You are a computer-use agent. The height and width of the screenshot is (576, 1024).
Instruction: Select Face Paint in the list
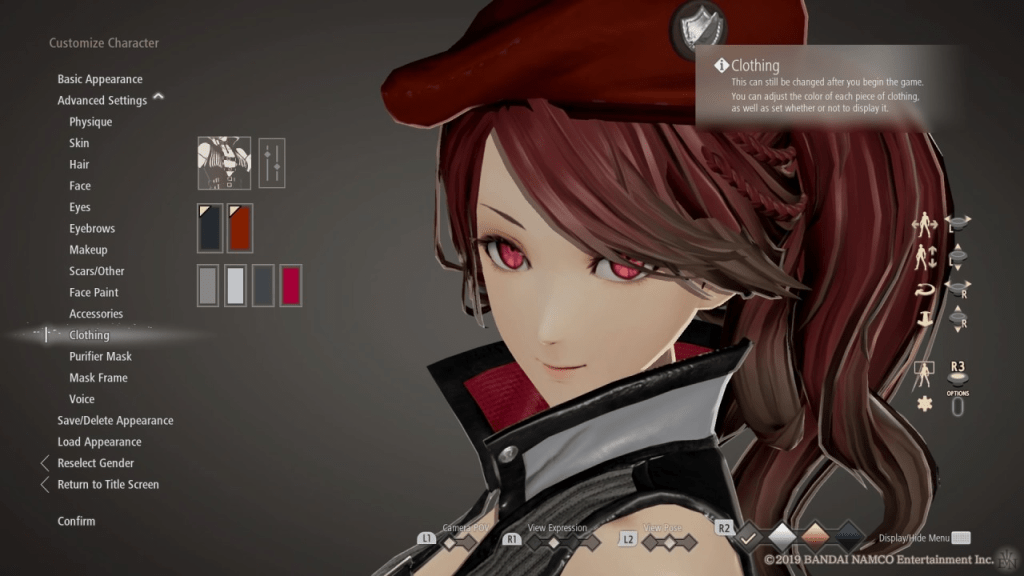94,293
